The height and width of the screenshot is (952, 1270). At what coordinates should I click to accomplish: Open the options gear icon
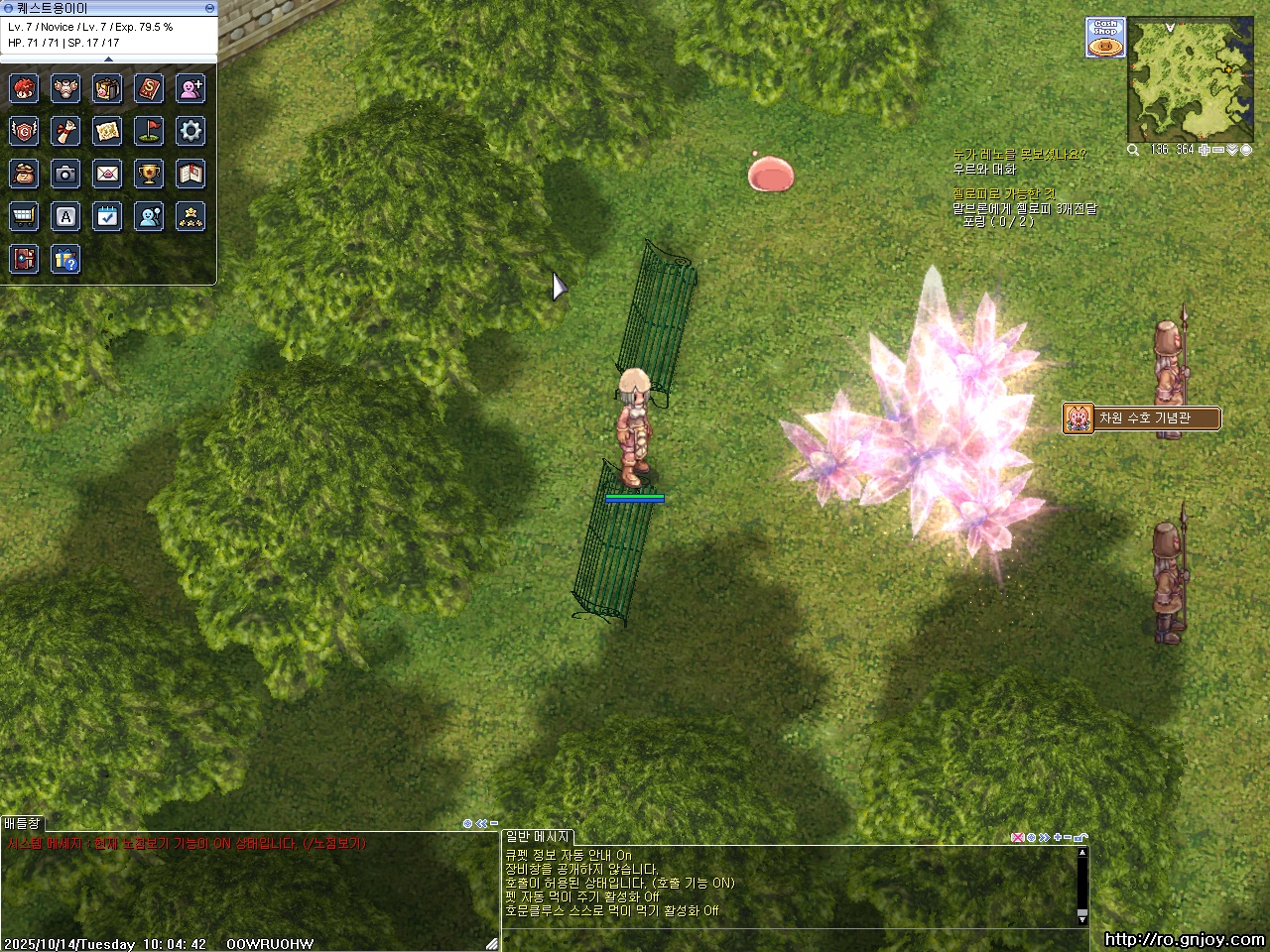coord(190,130)
